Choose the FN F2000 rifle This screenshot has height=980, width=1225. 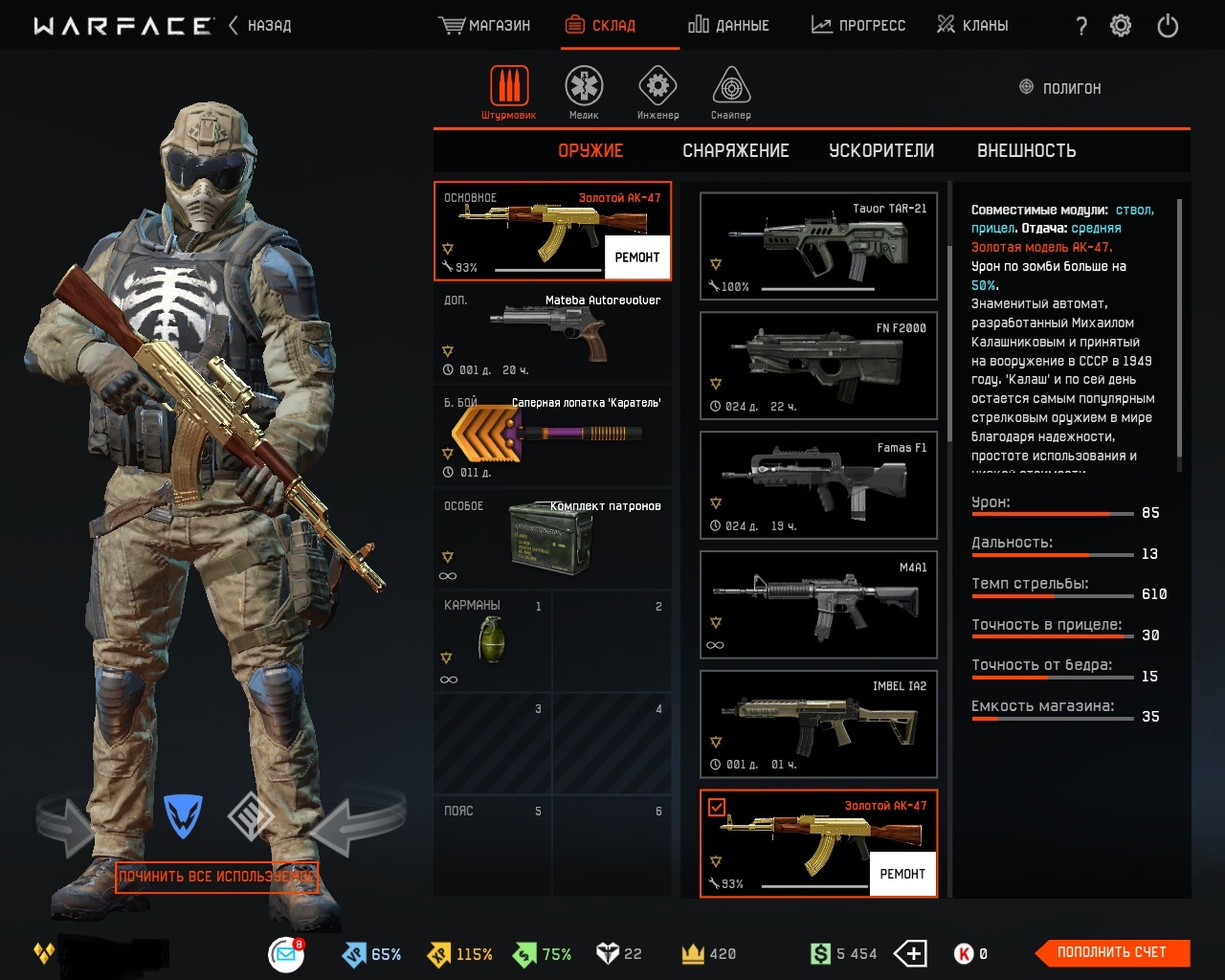[x=818, y=366]
